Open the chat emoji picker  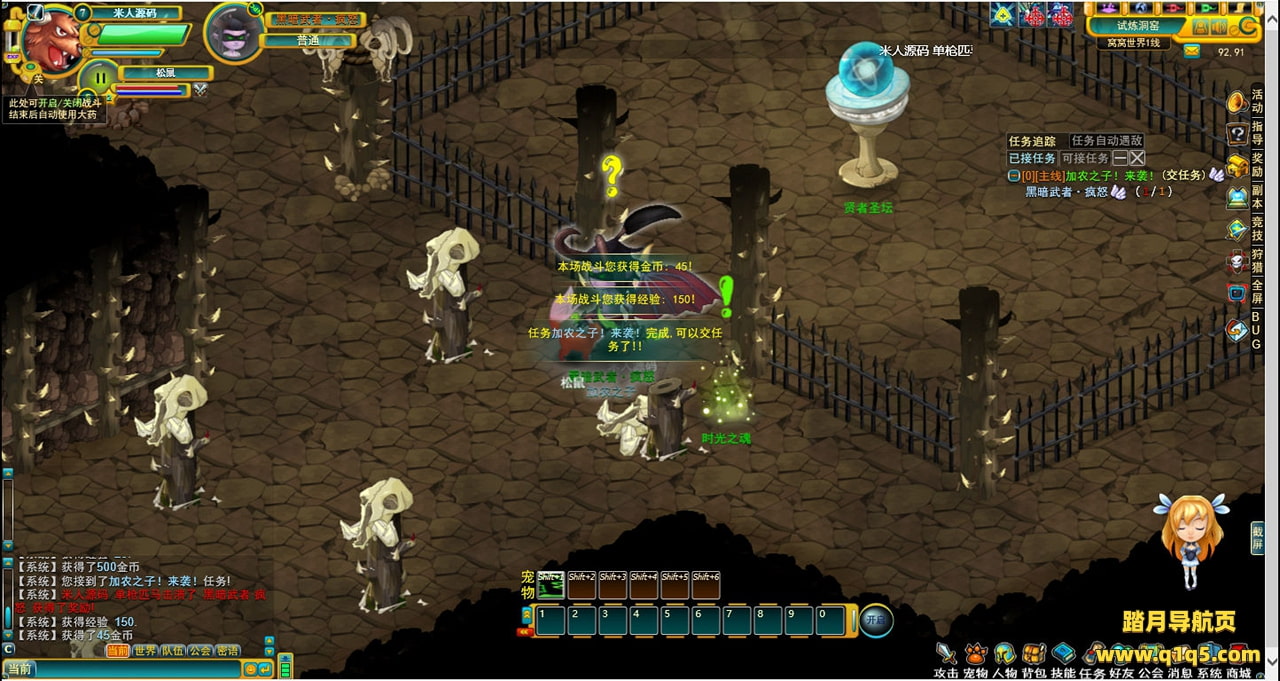point(250,669)
